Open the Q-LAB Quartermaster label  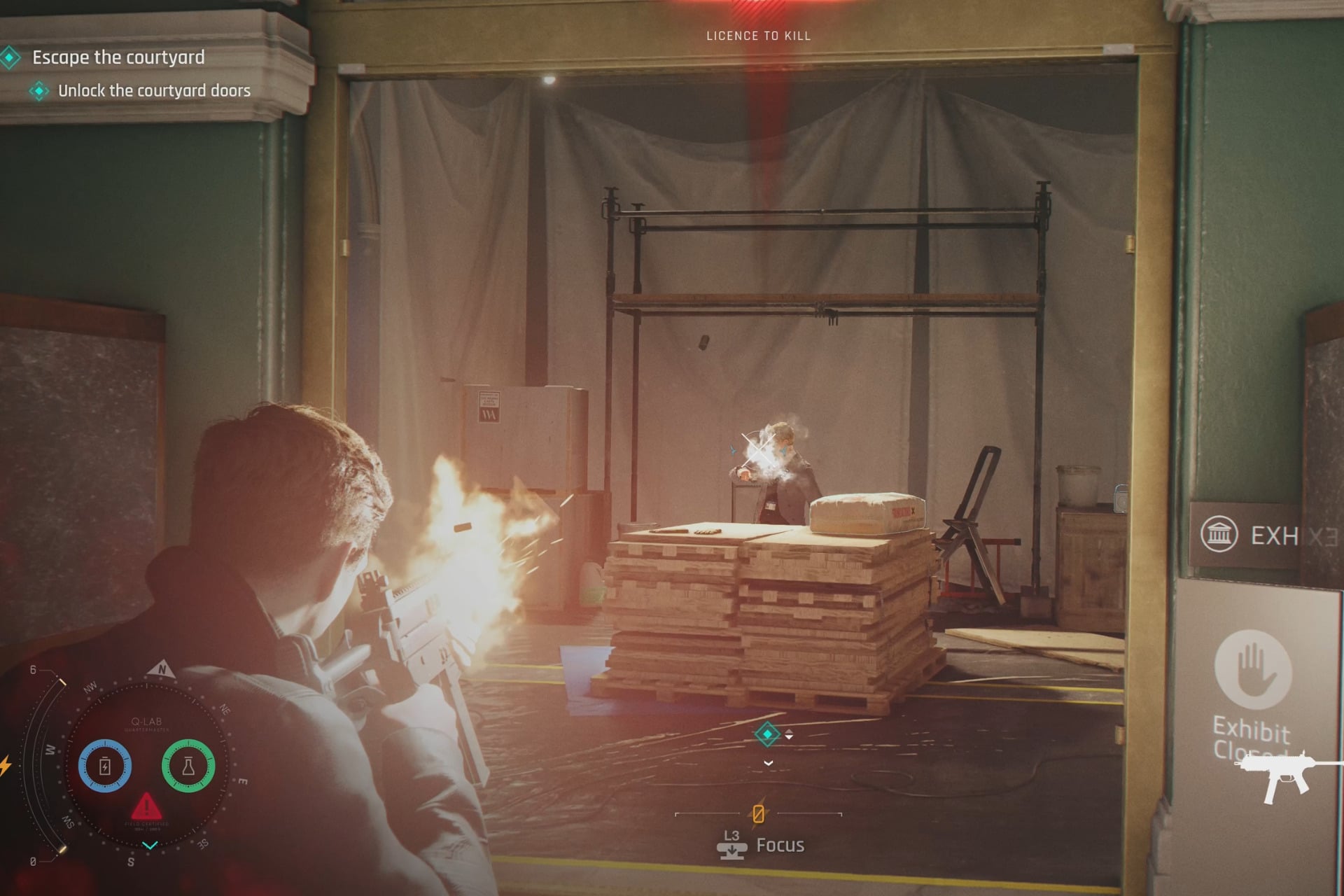click(146, 722)
